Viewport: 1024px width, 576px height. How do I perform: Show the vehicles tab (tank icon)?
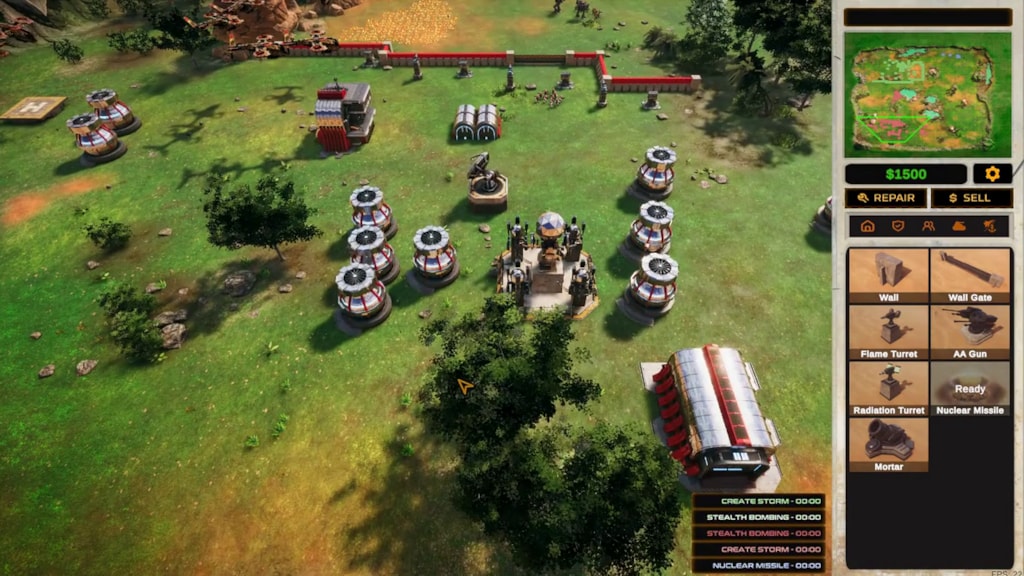pos(959,226)
